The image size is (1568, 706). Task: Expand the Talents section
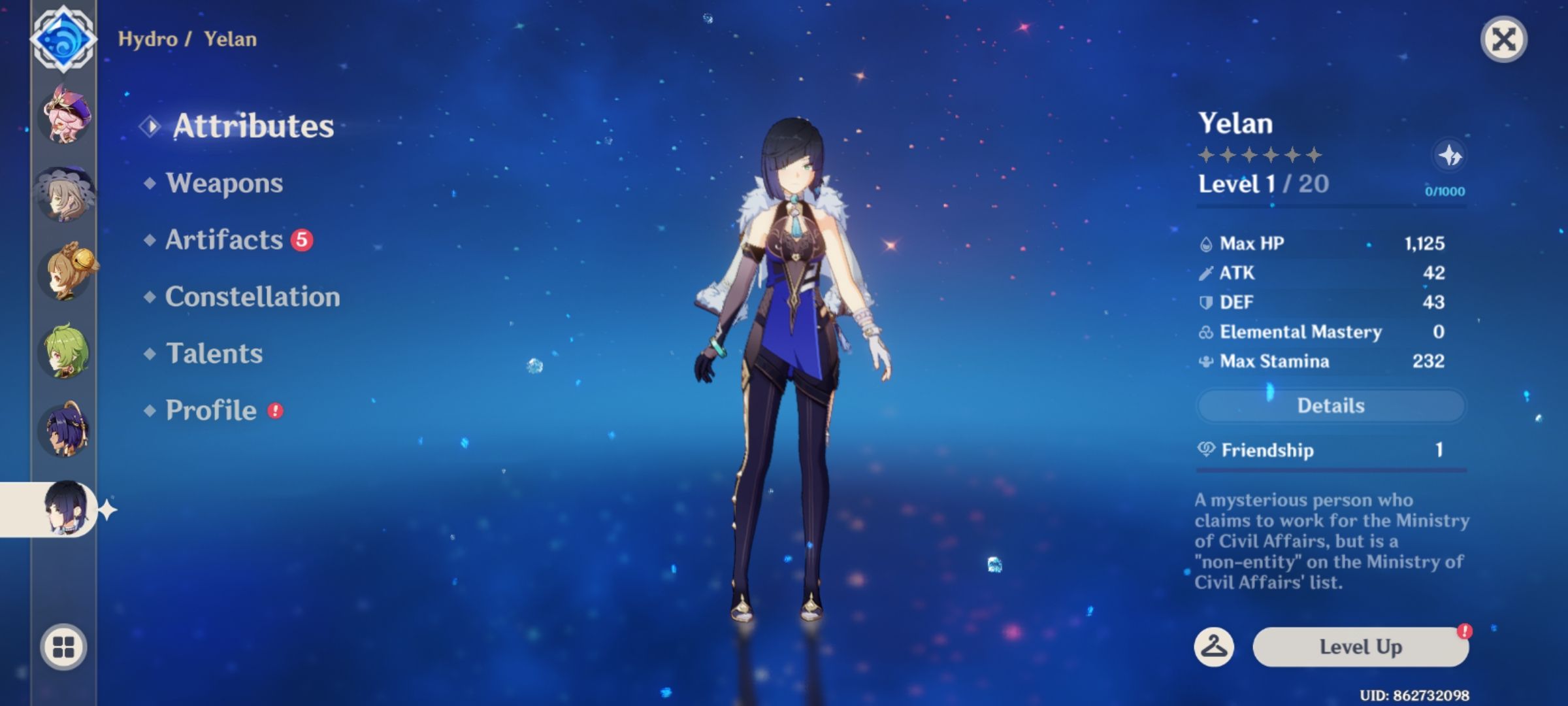pos(214,354)
